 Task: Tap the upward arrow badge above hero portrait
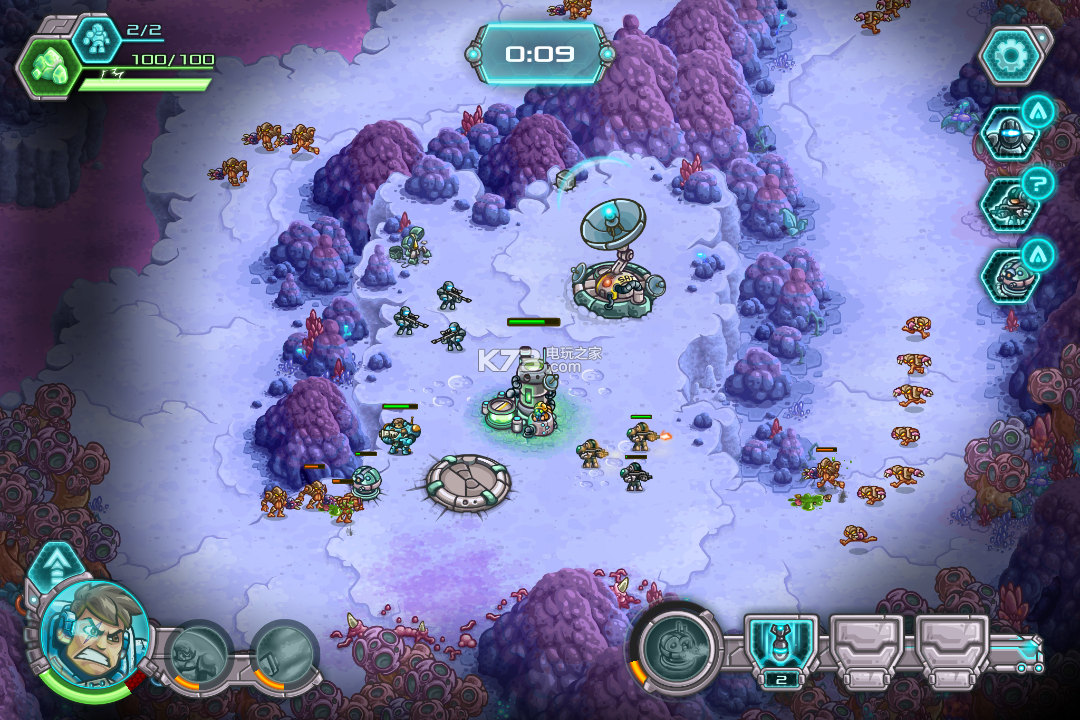[x=55, y=567]
